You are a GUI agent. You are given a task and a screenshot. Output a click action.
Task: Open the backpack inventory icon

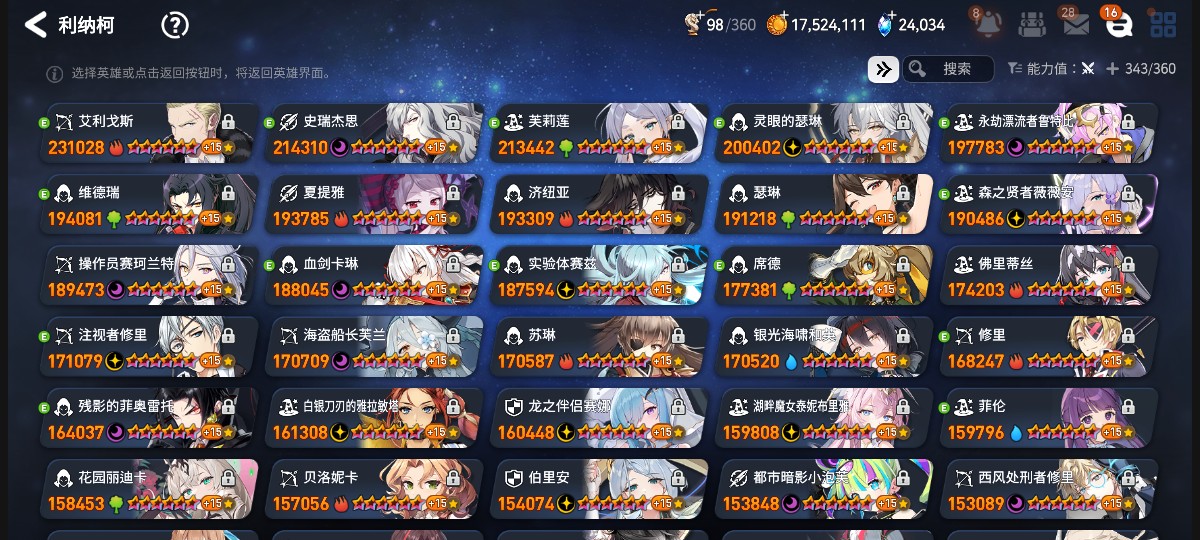pos(1033,24)
